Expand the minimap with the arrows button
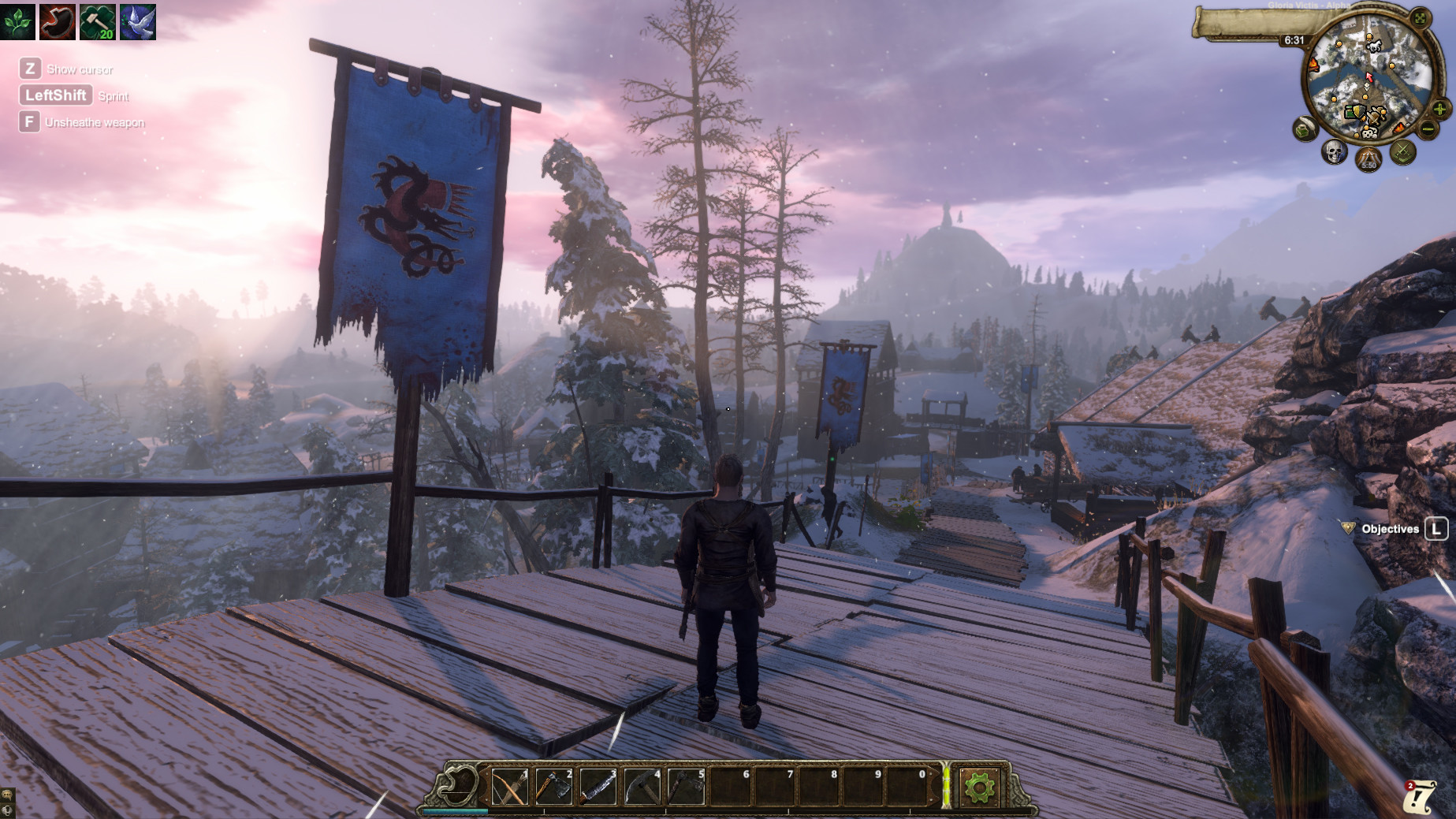1456x819 pixels. click(1419, 18)
